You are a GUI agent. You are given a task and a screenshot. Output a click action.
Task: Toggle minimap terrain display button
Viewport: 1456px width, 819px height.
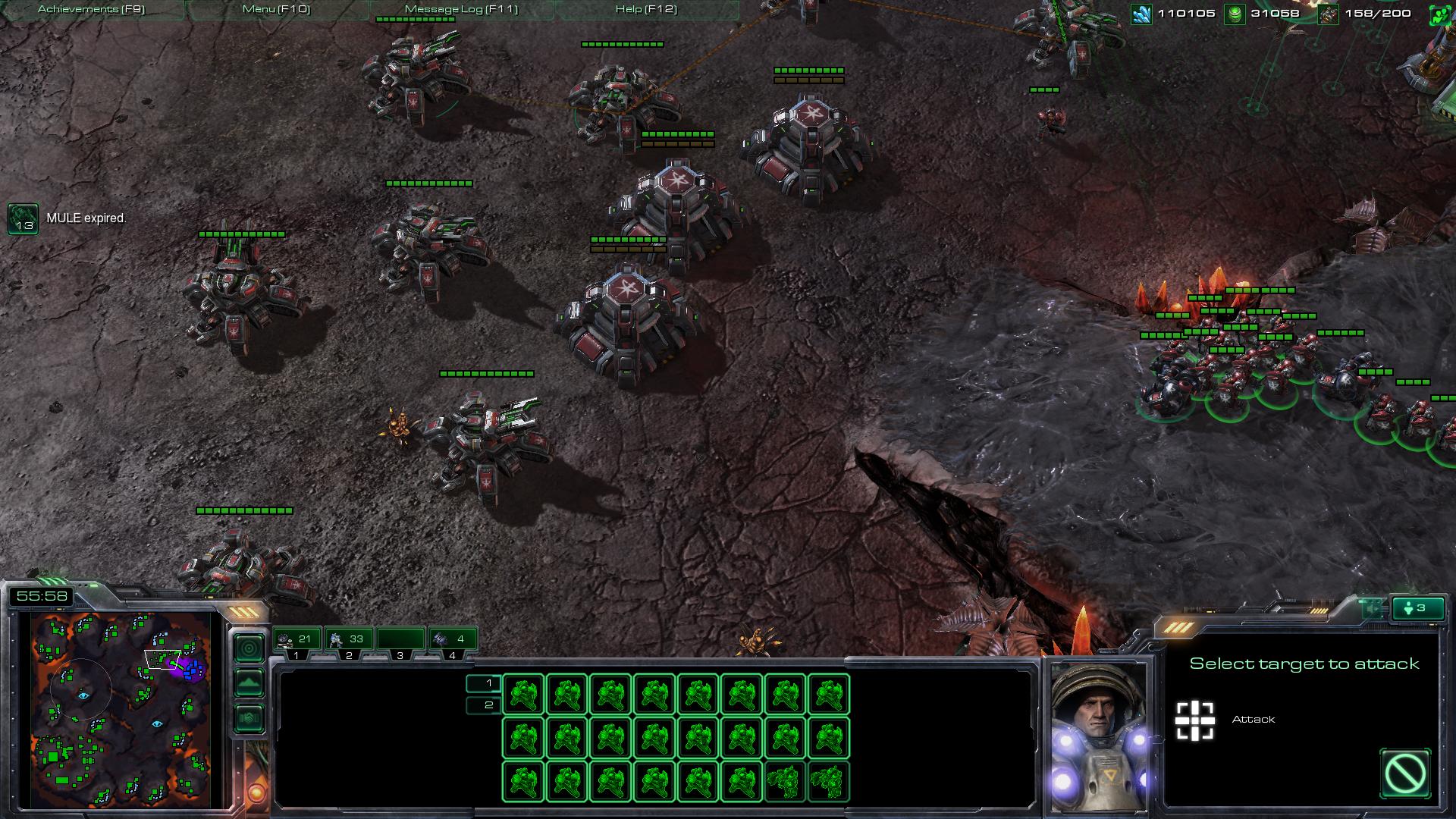[249, 682]
